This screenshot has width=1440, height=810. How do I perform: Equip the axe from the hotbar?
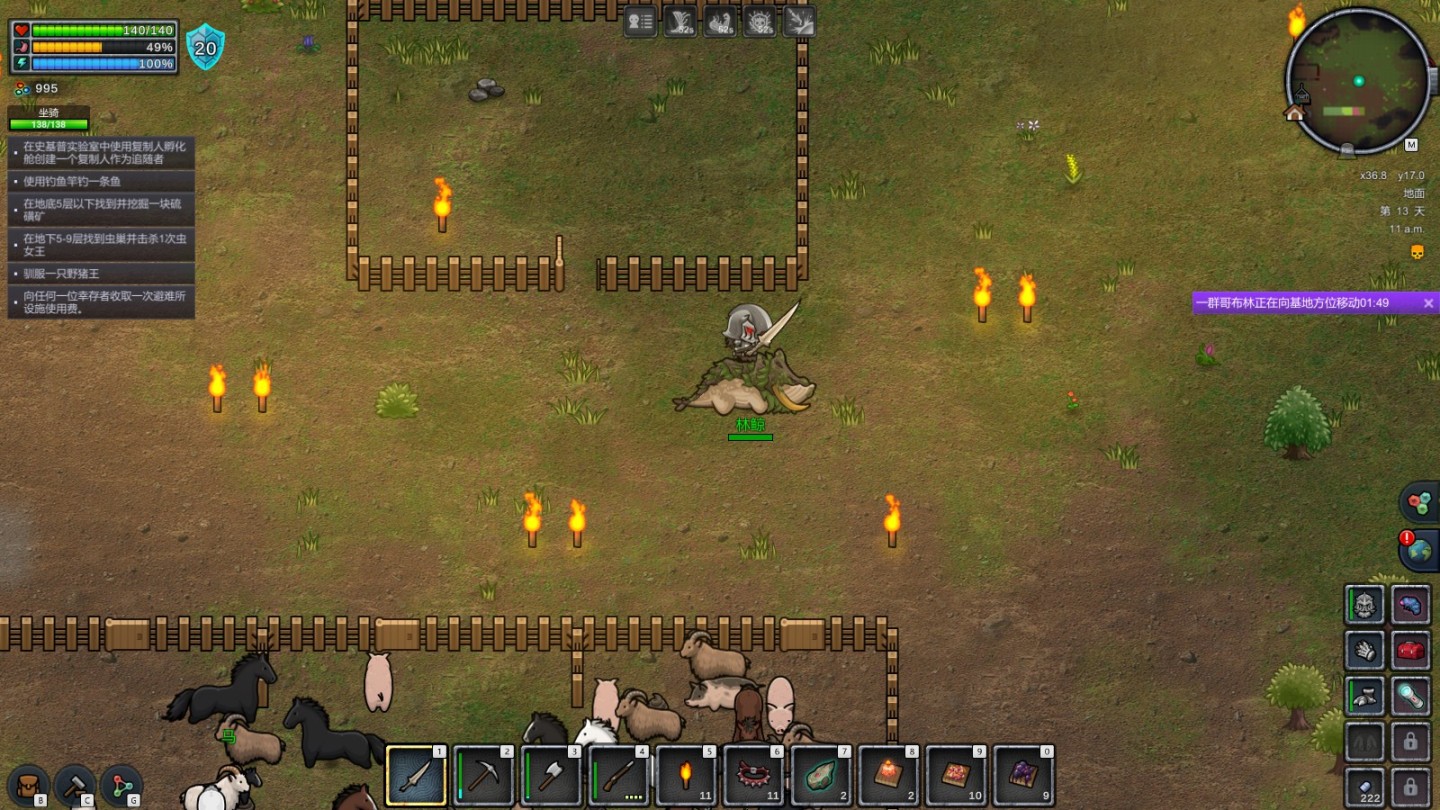pyautogui.click(x=552, y=776)
